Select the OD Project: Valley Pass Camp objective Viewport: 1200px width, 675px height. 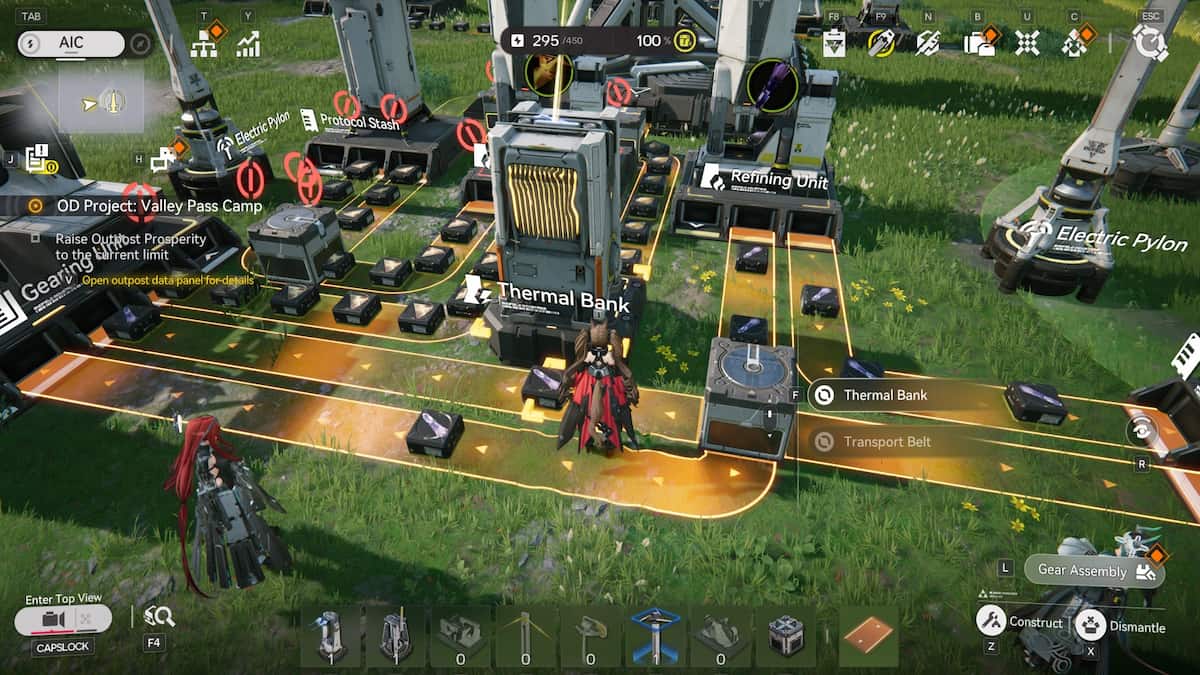[x=145, y=206]
